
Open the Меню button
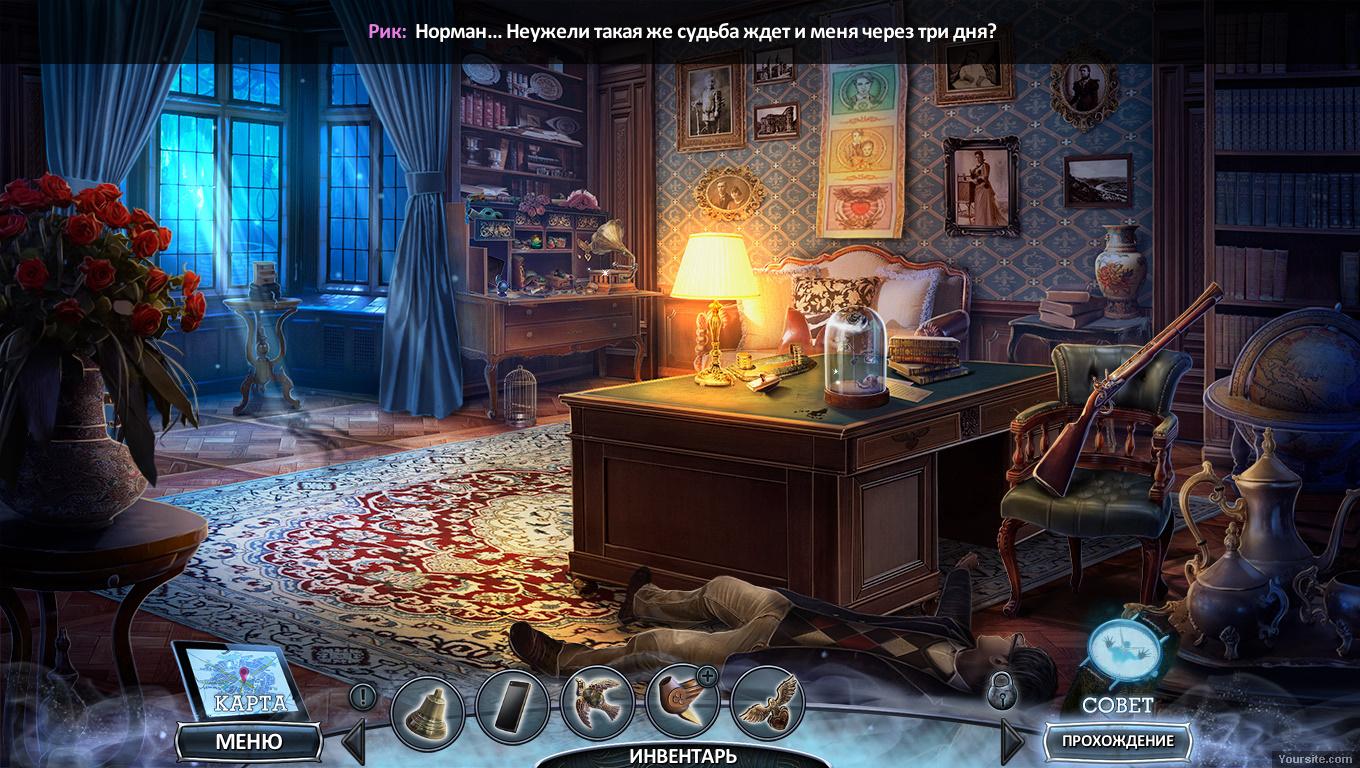point(248,742)
